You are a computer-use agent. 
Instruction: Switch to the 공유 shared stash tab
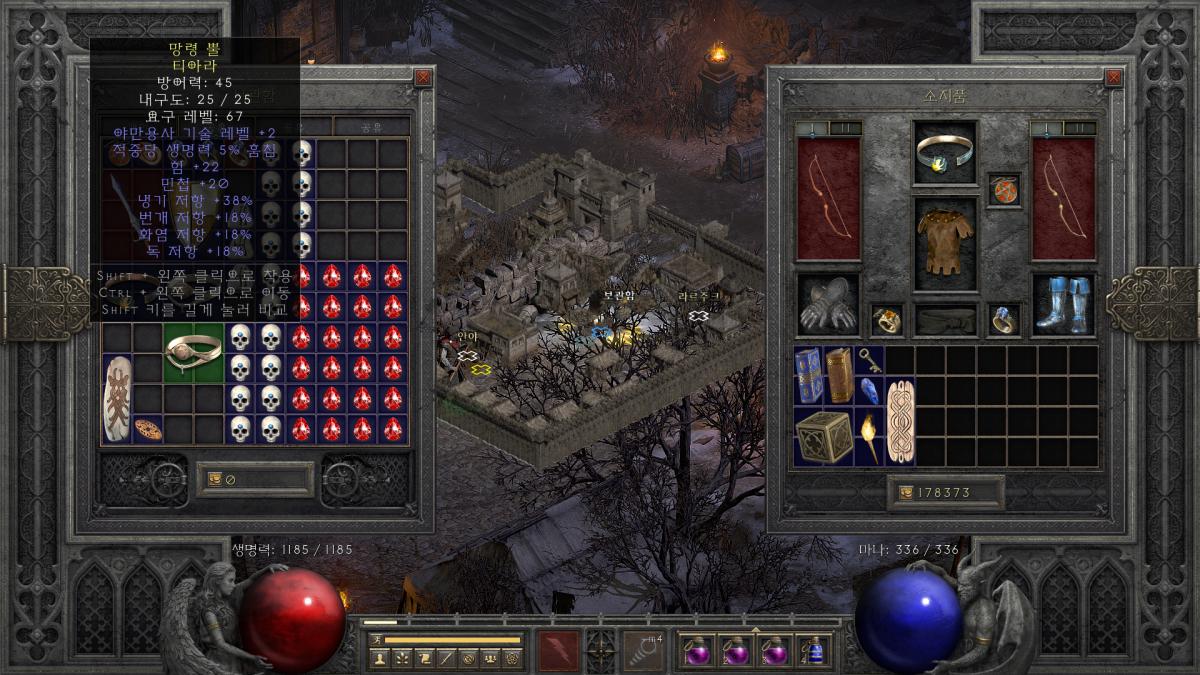pos(371,127)
